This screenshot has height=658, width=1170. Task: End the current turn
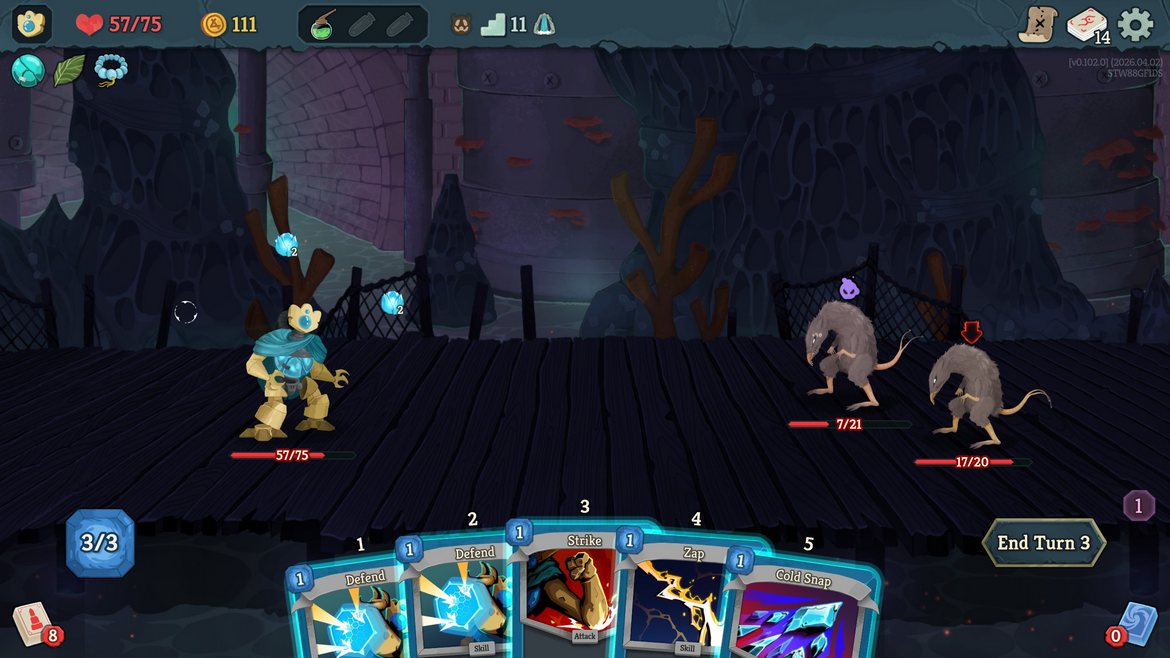point(1043,543)
